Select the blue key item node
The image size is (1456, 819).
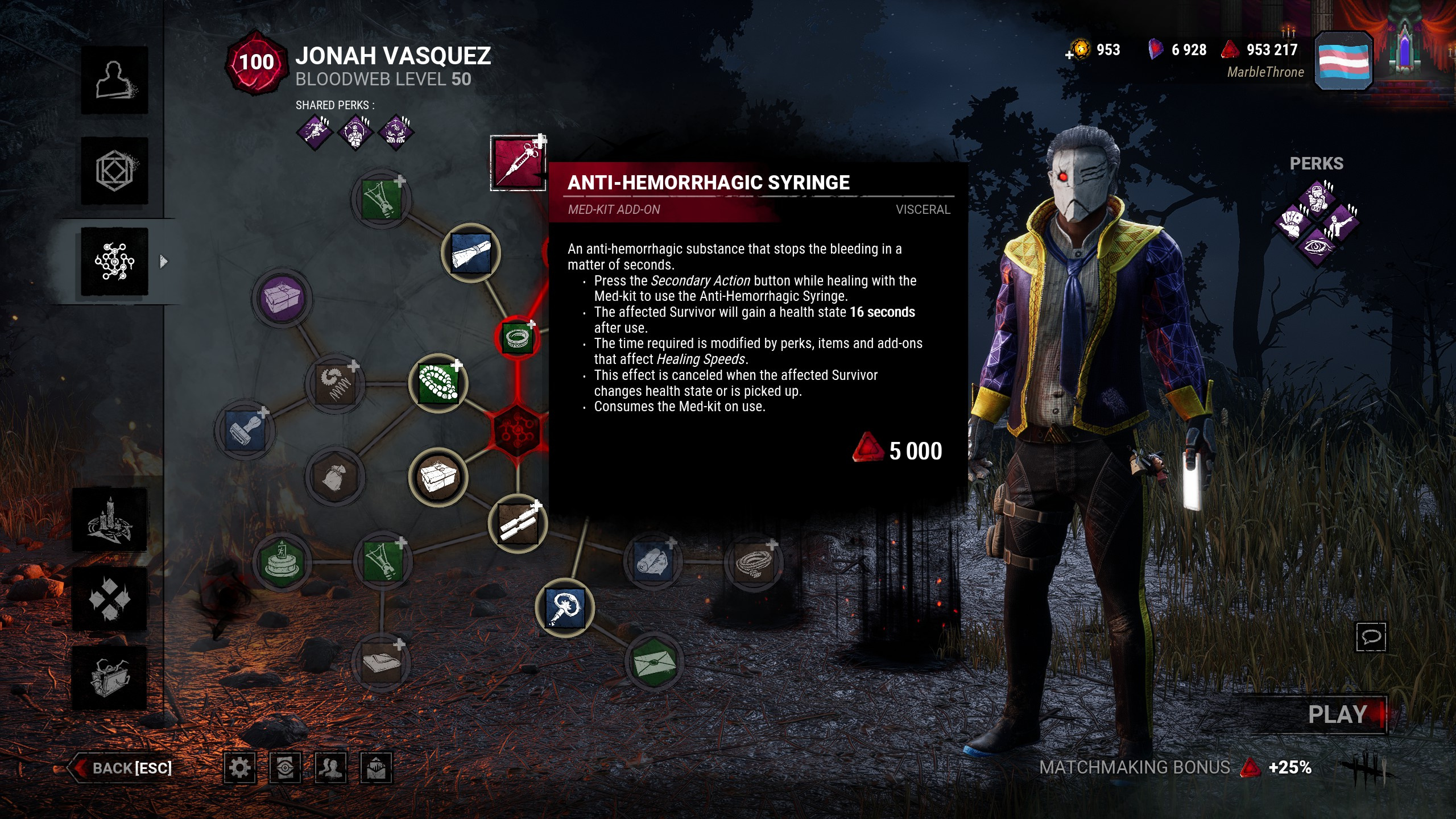[x=565, y=607]
